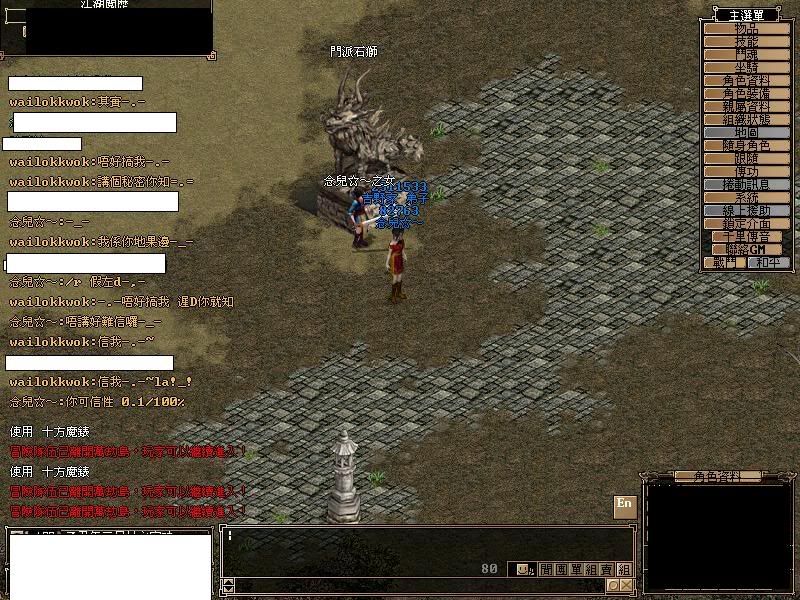This screenshot has height=600, width=800.
Task: Switch to 和平 peace mode
Action: [768, 262]
